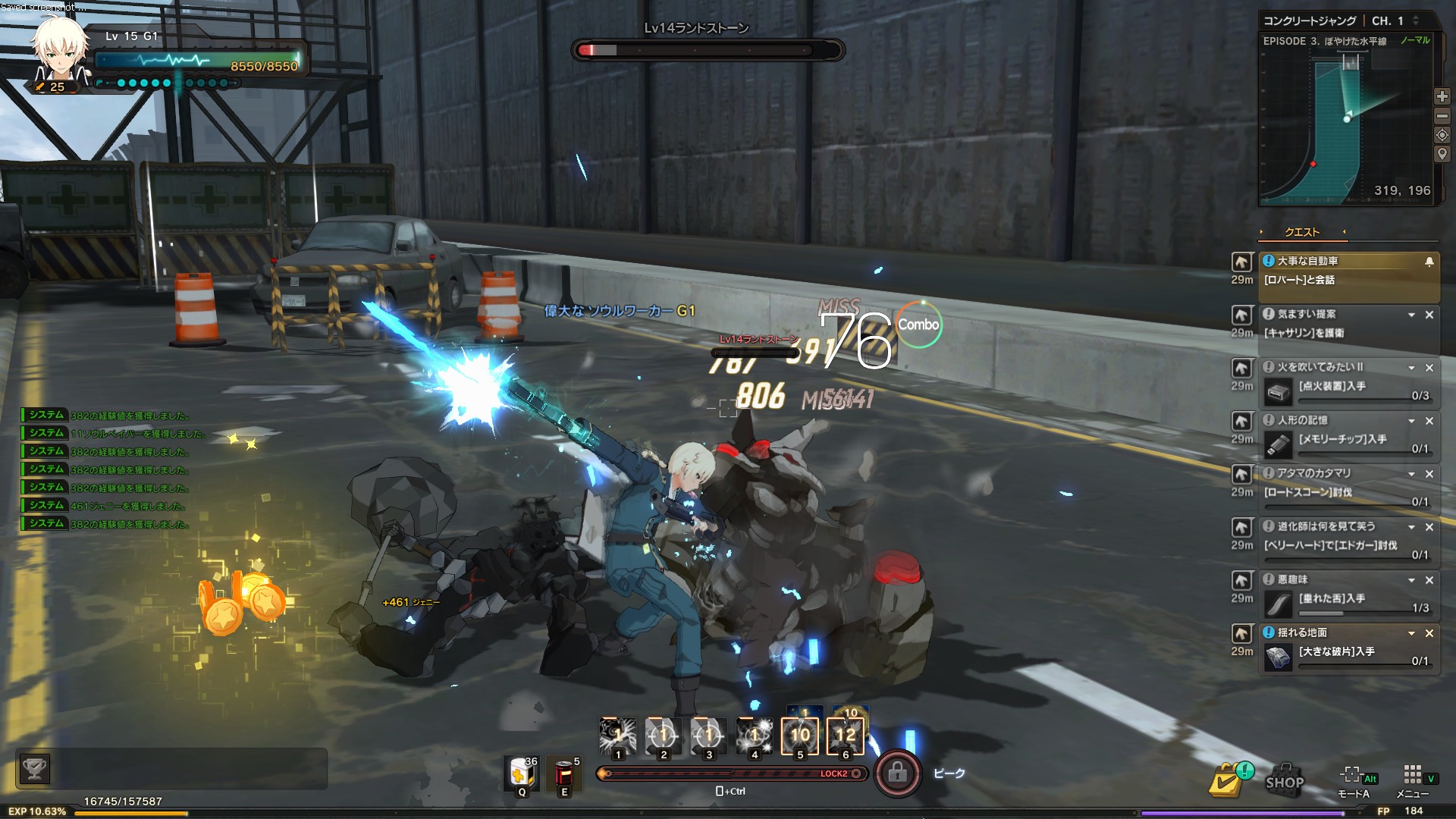The image size is (1456, 819).
Task: Toggle モードA cursor mode
Action: [1352, 777]
